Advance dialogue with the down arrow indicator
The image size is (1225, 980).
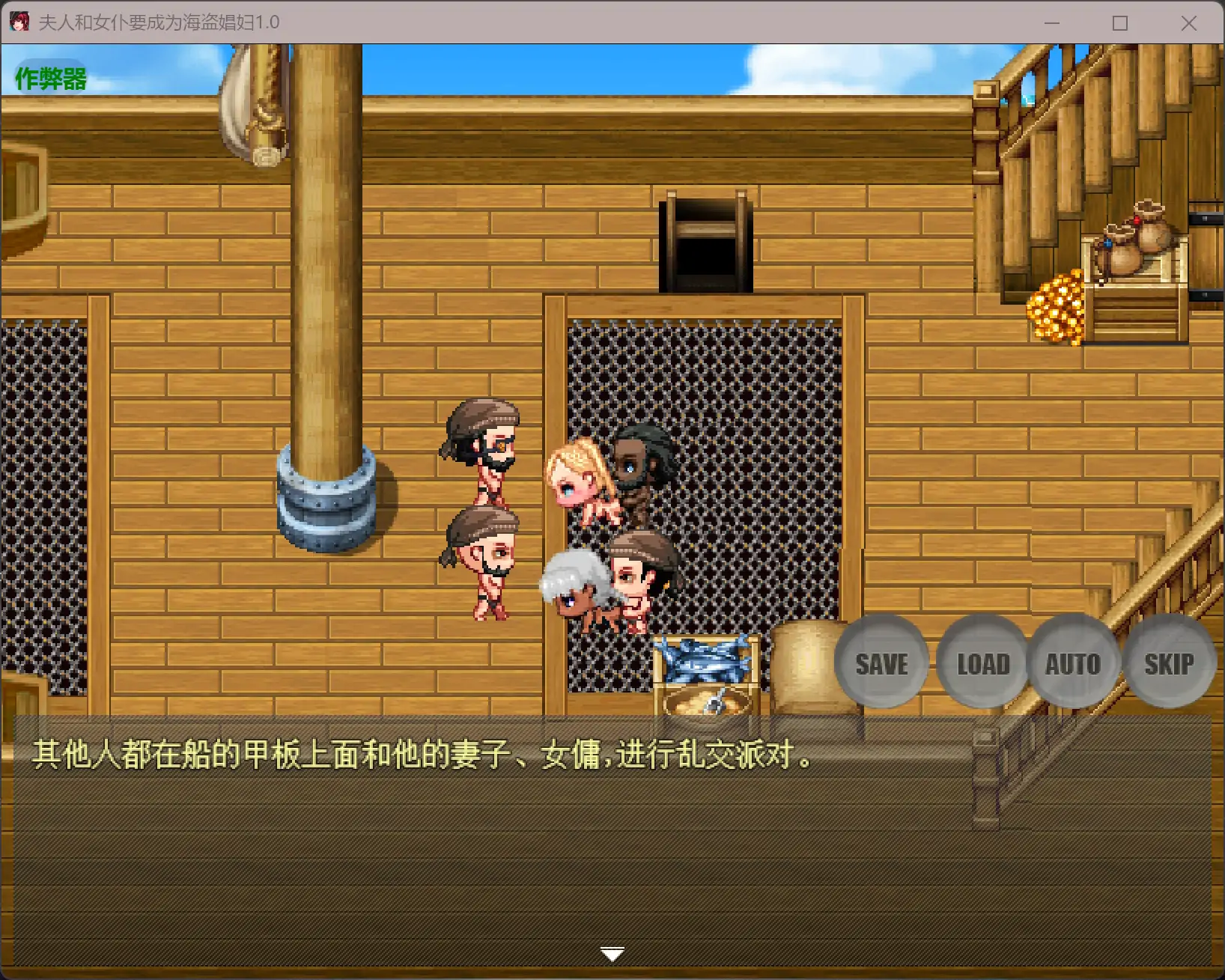612,952
